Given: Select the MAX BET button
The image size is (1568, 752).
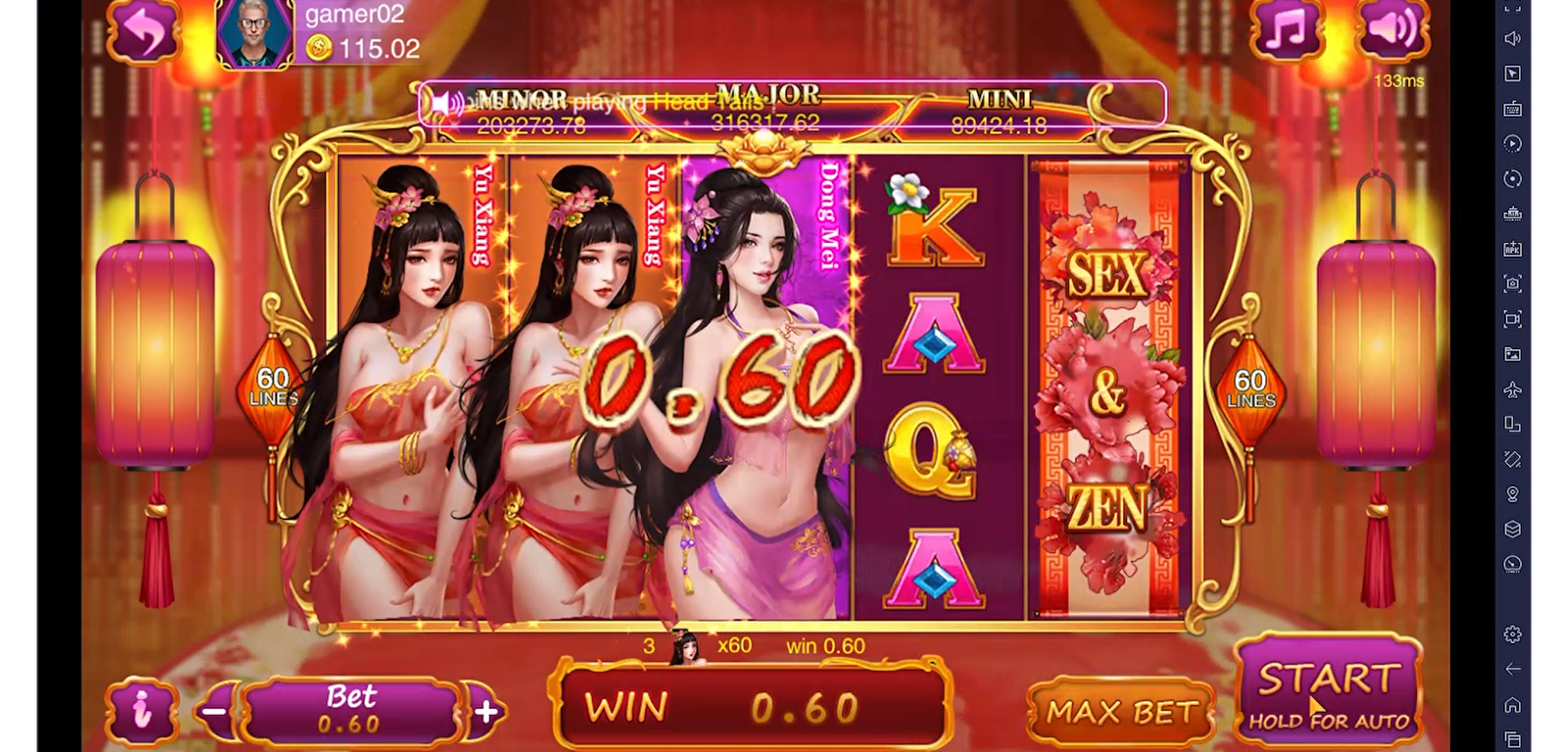Looking at the screenshot, I should (1122, 712).
